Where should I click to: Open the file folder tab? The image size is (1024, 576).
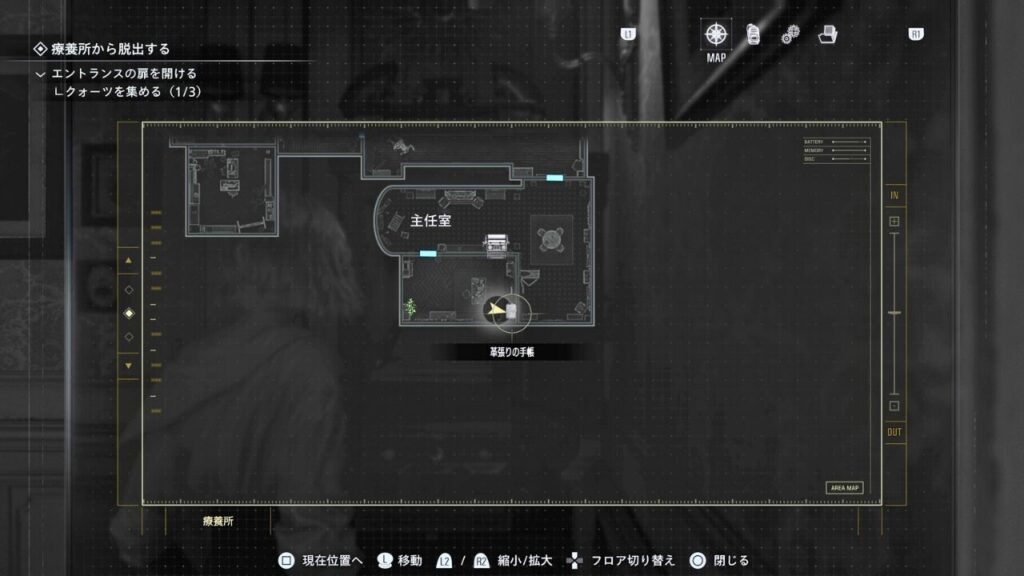(827, 34)
